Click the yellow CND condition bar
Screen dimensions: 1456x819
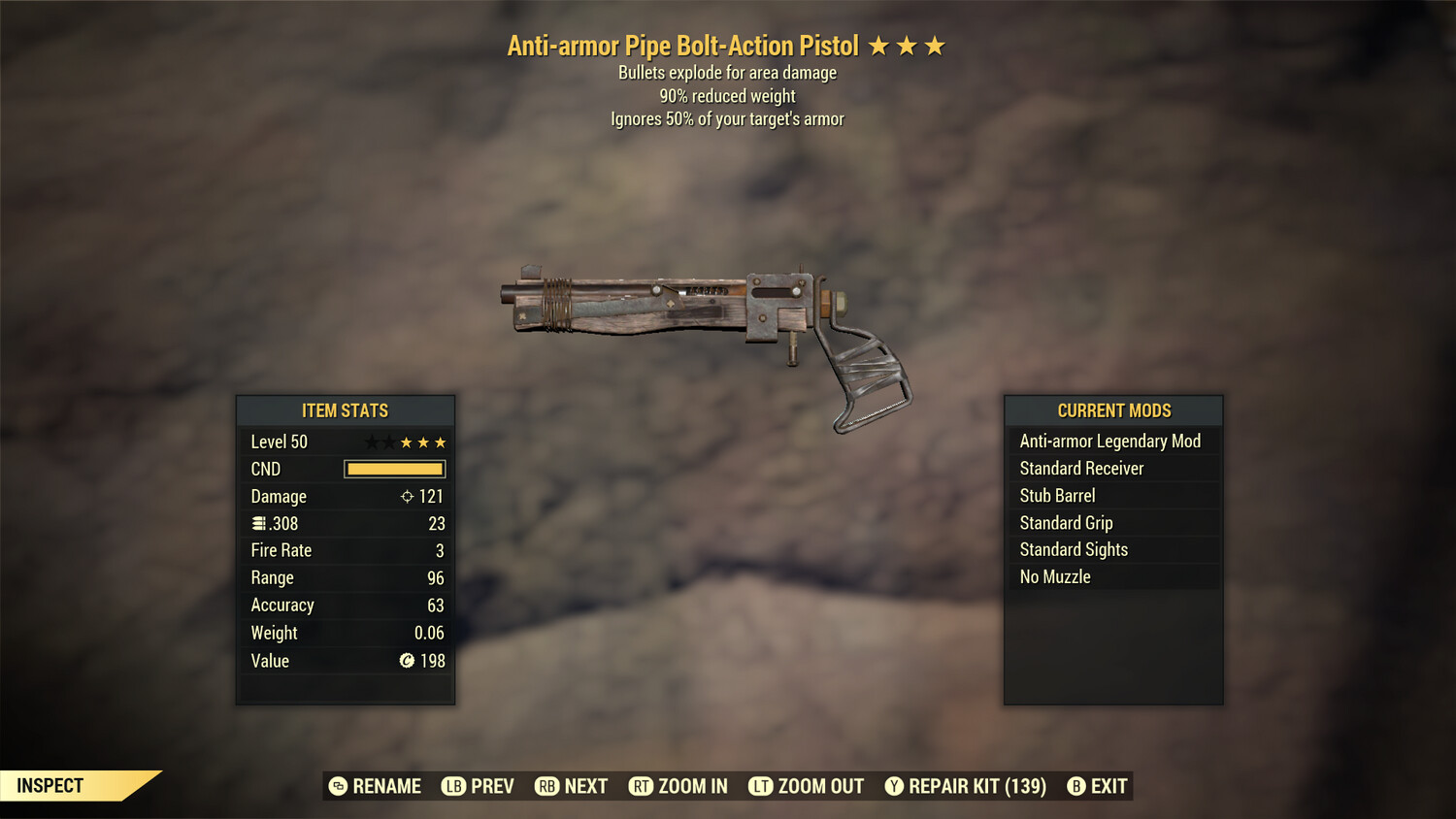(x=394, y=469)
